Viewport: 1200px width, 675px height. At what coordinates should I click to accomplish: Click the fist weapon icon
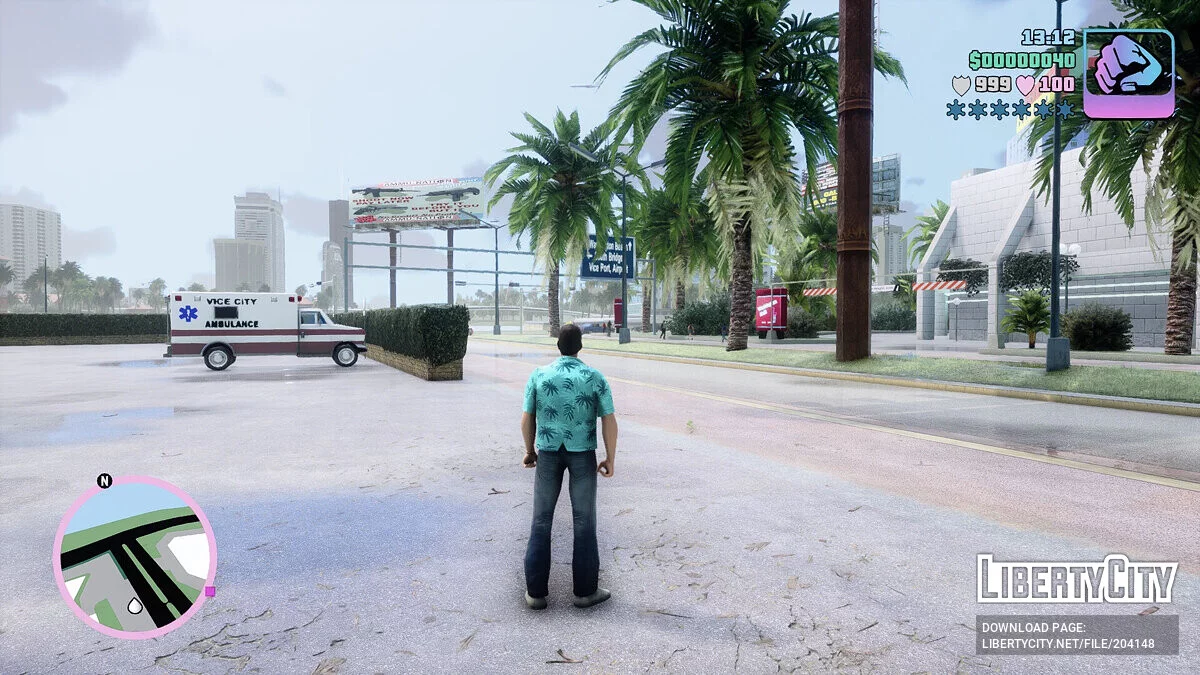pyautogui.click(x=1128, y=73)
